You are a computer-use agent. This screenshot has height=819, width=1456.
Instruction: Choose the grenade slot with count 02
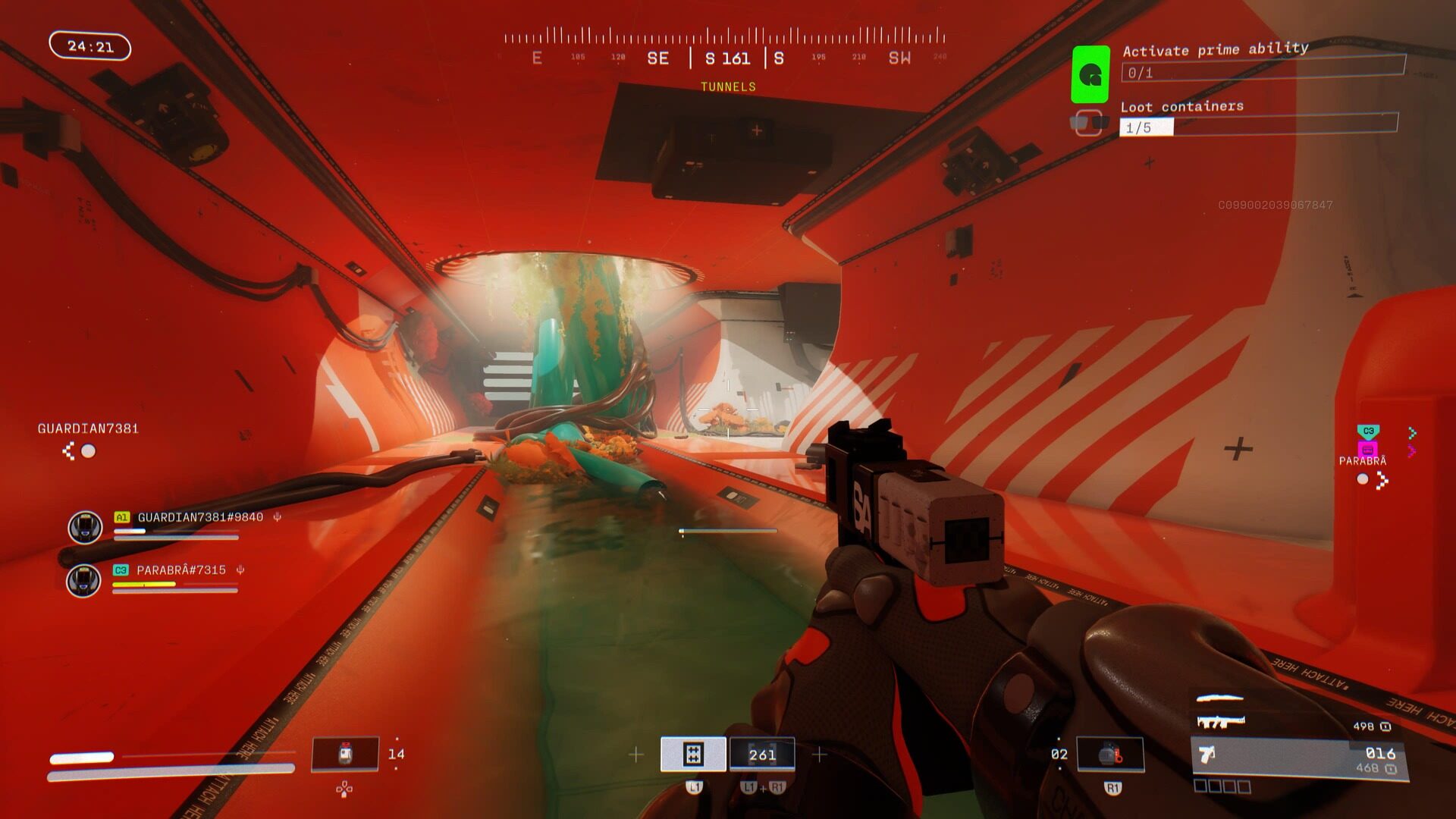click(1110, 755)
